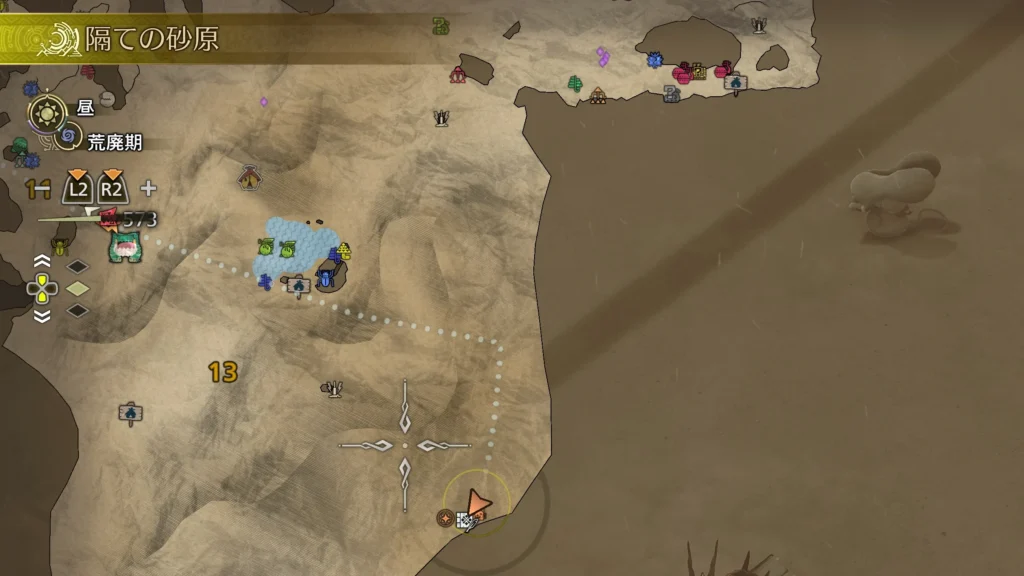Select the yellow honey cluster icon
Screen dimensions: 1024x576
click(x=344, y=250)
